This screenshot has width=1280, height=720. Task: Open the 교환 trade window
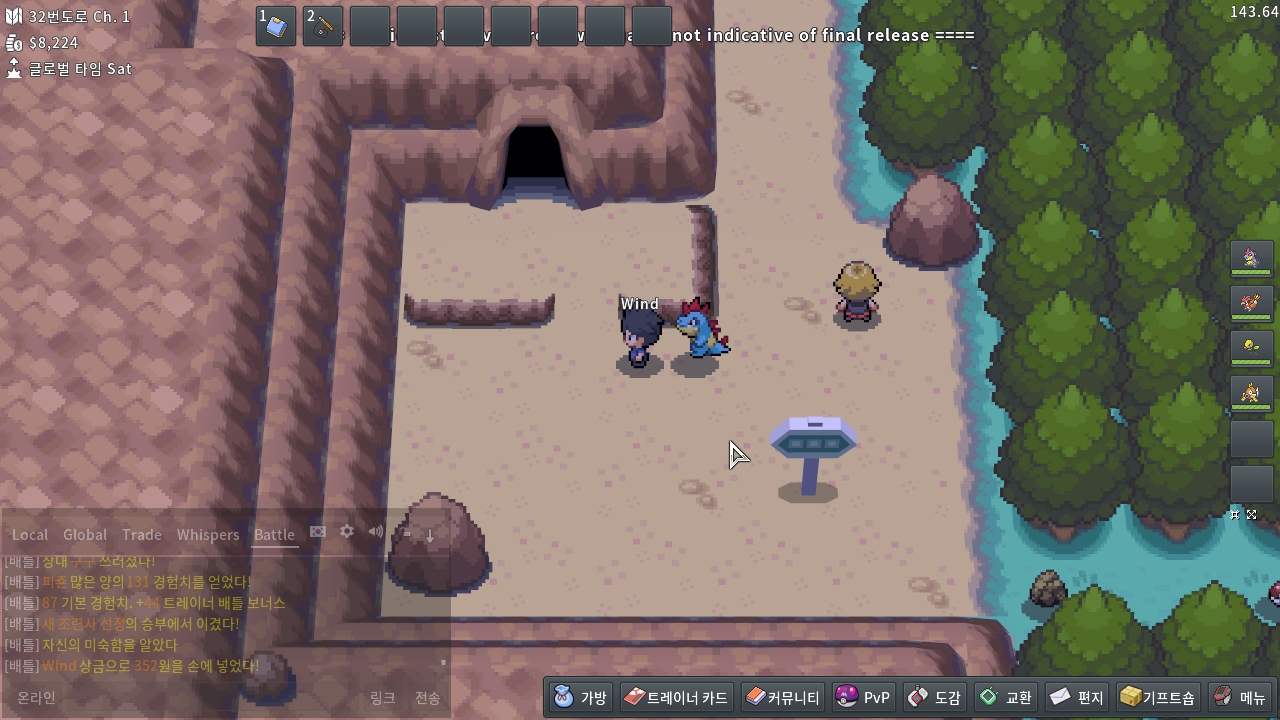click(x=1006, y=697)
